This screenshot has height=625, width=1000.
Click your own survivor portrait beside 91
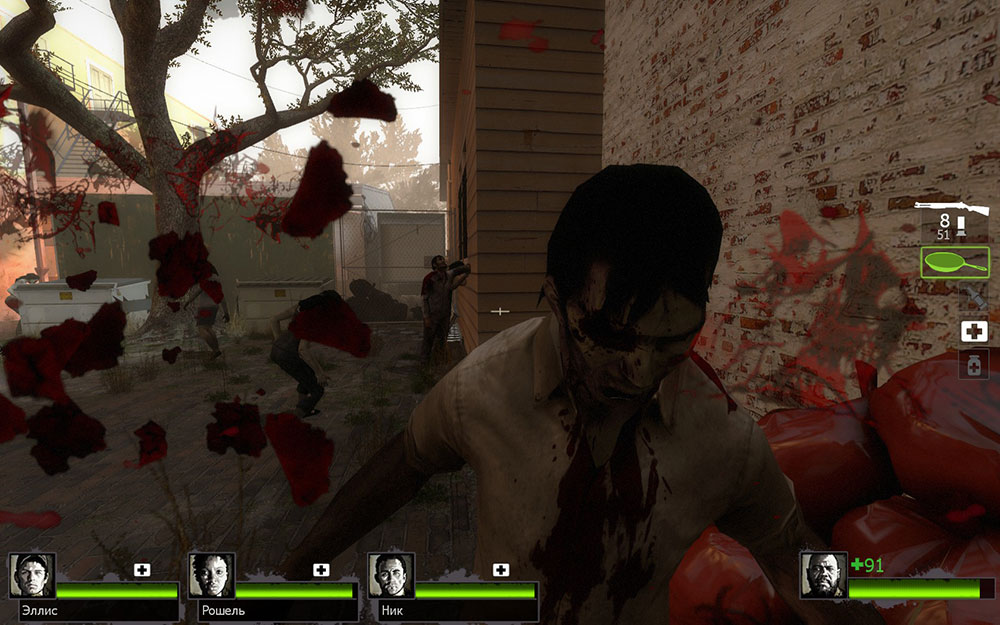tap(822, 575)
